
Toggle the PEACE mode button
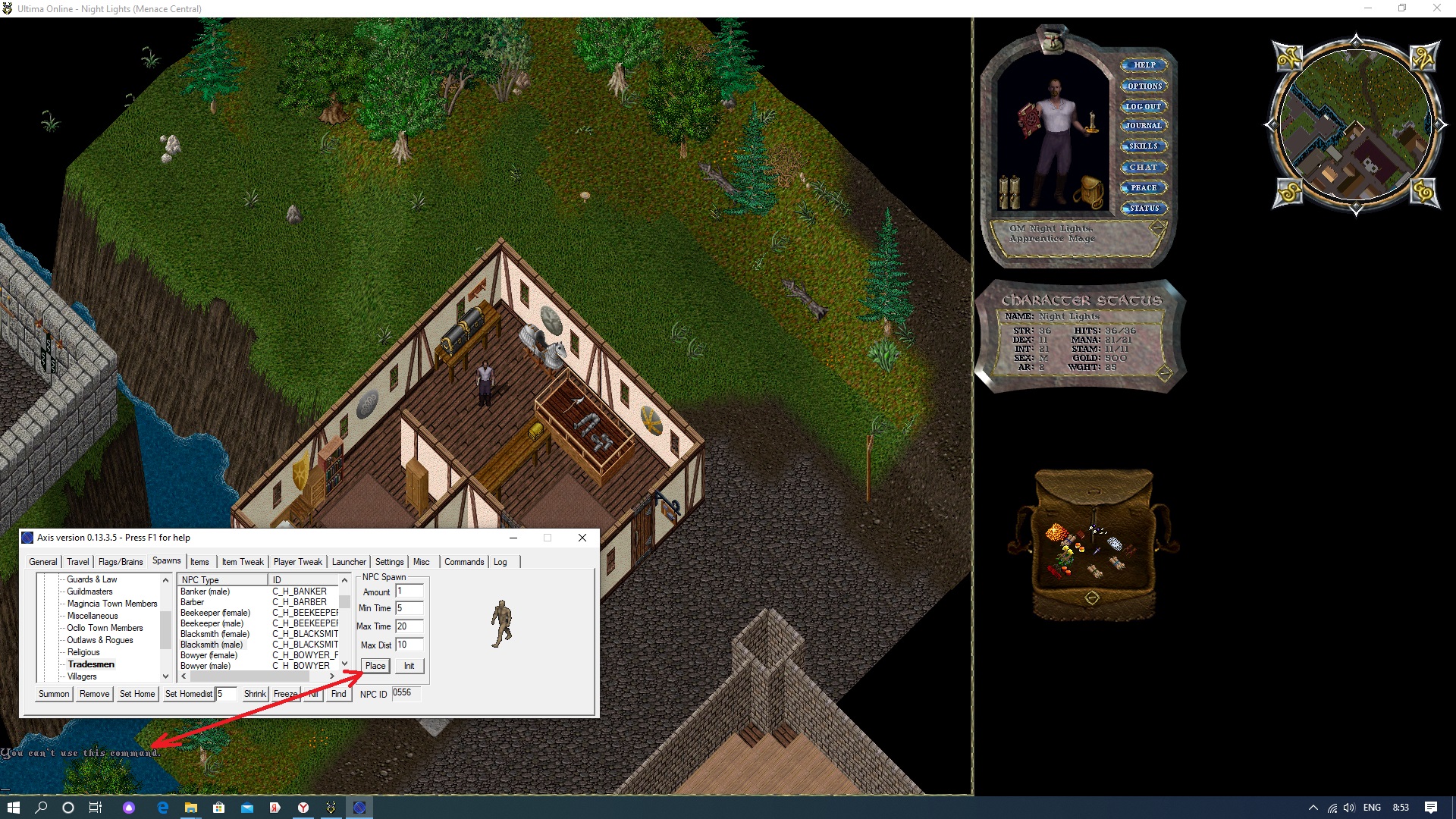click(1144, 188)
